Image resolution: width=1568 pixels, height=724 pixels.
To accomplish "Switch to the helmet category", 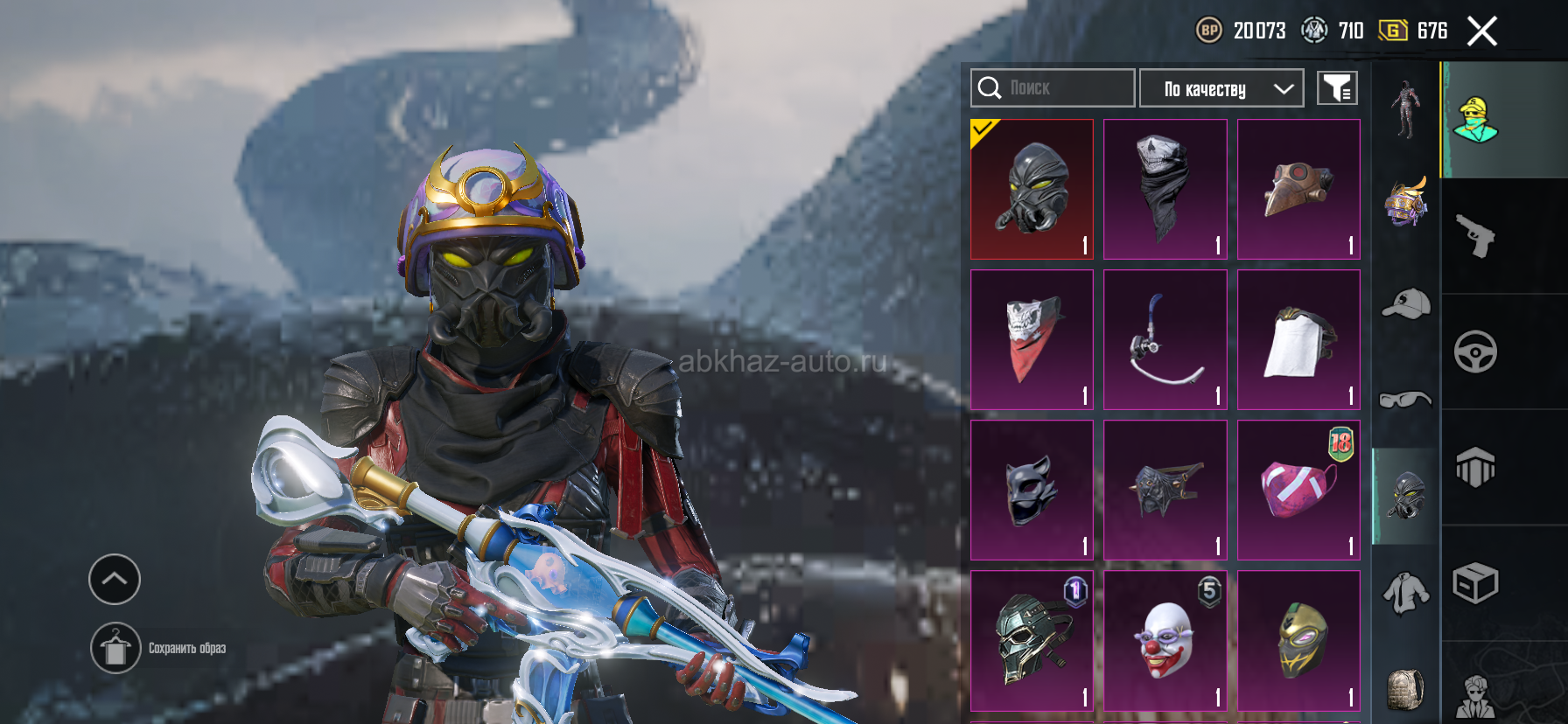I will click(1405, 203).
